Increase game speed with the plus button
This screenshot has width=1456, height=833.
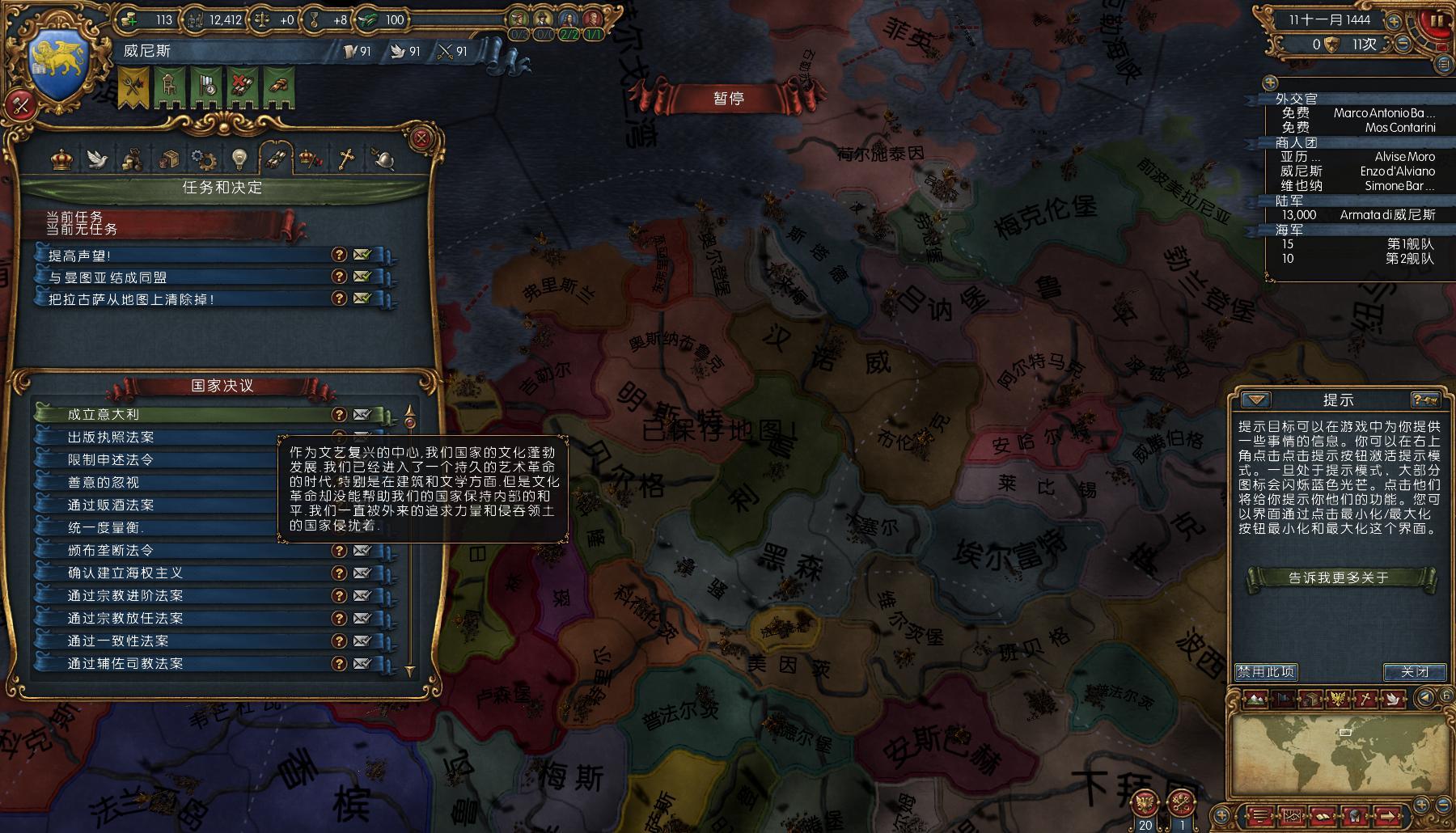(x=1394, y=22)
